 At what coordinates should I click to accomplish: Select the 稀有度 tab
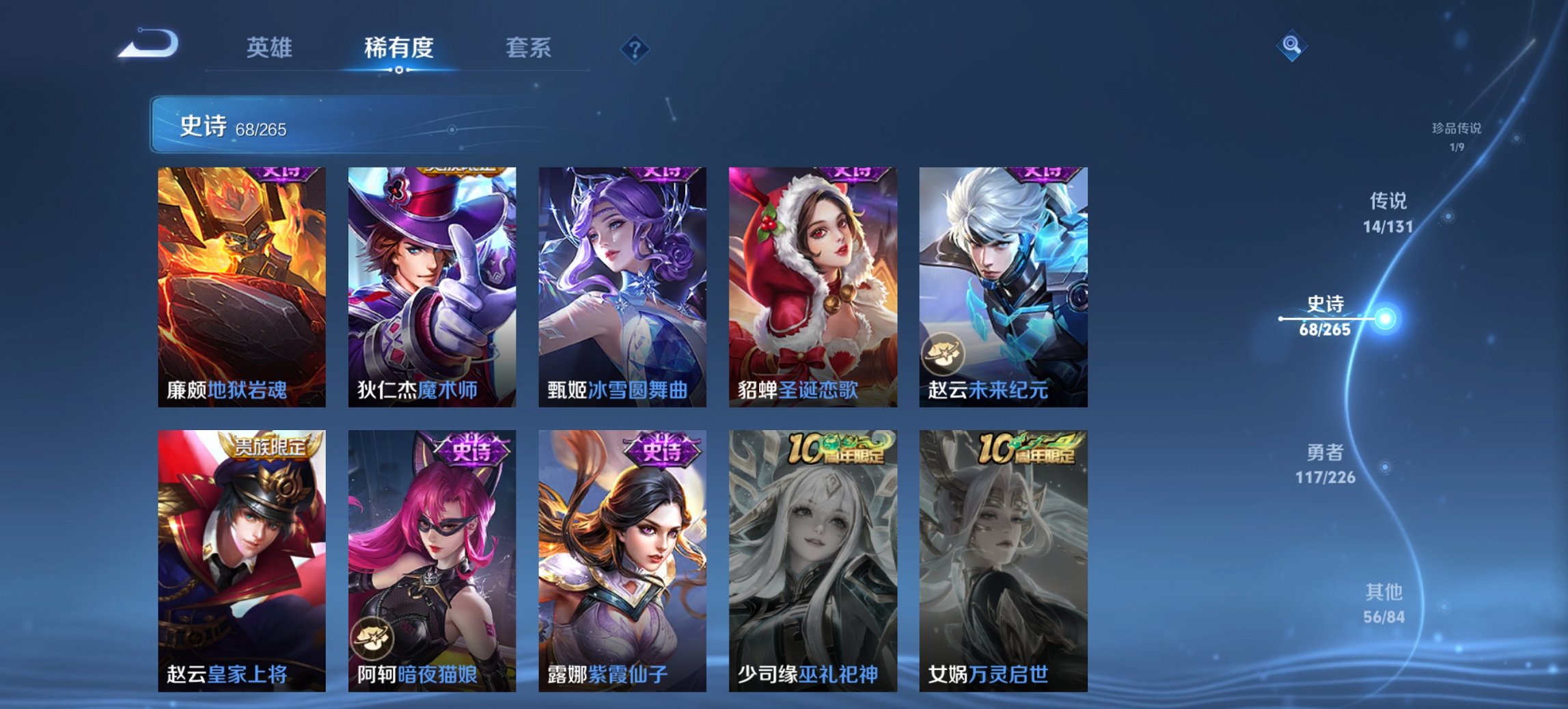coord(398,49)
